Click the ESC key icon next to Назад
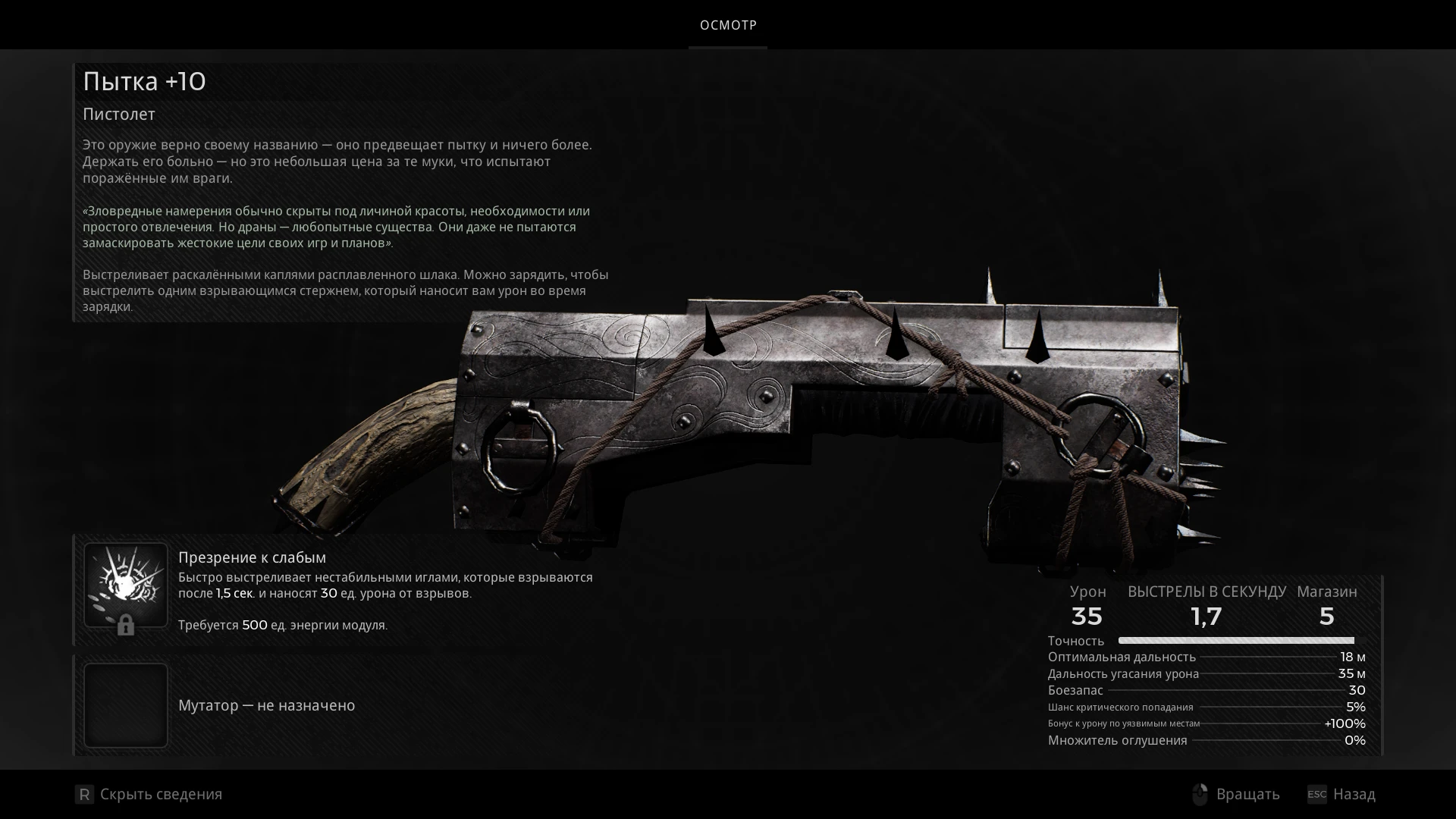This screenshot has height=819, width=1456. 1317,794
